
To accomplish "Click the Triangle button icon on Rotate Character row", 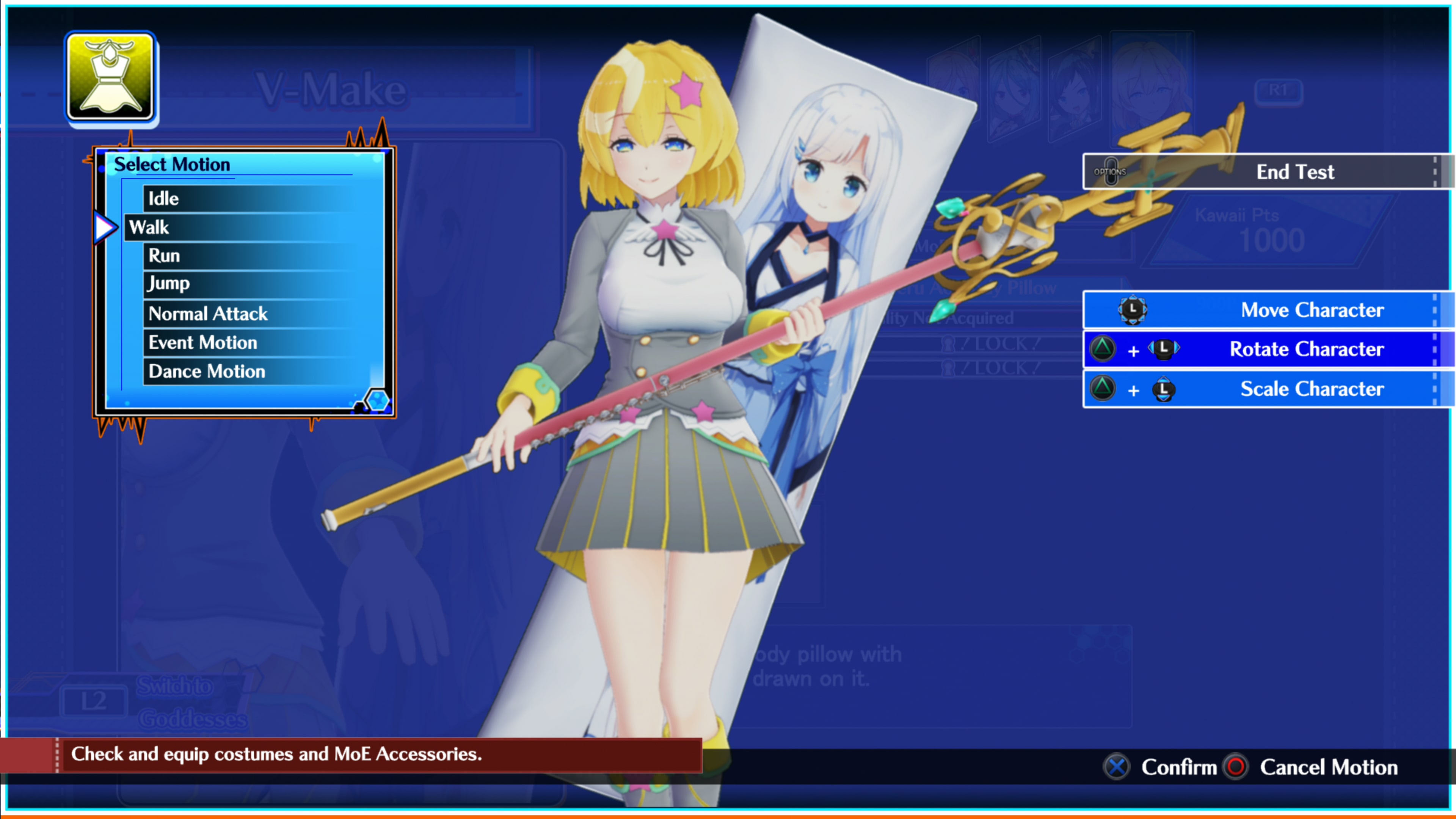I will coord(1103,349).
